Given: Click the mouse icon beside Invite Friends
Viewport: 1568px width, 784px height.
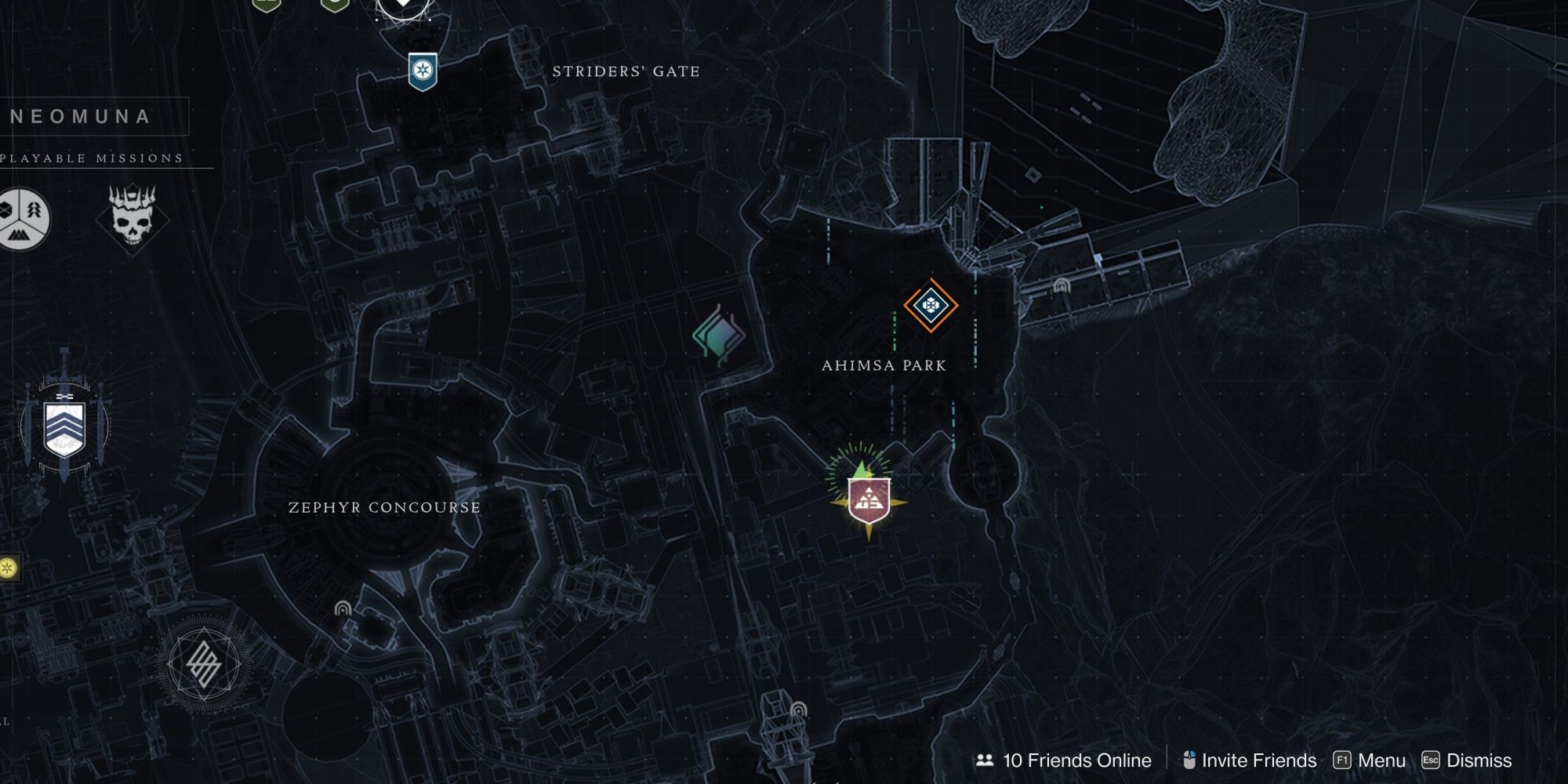Looking at the screenshot, I should [1189, 760].
